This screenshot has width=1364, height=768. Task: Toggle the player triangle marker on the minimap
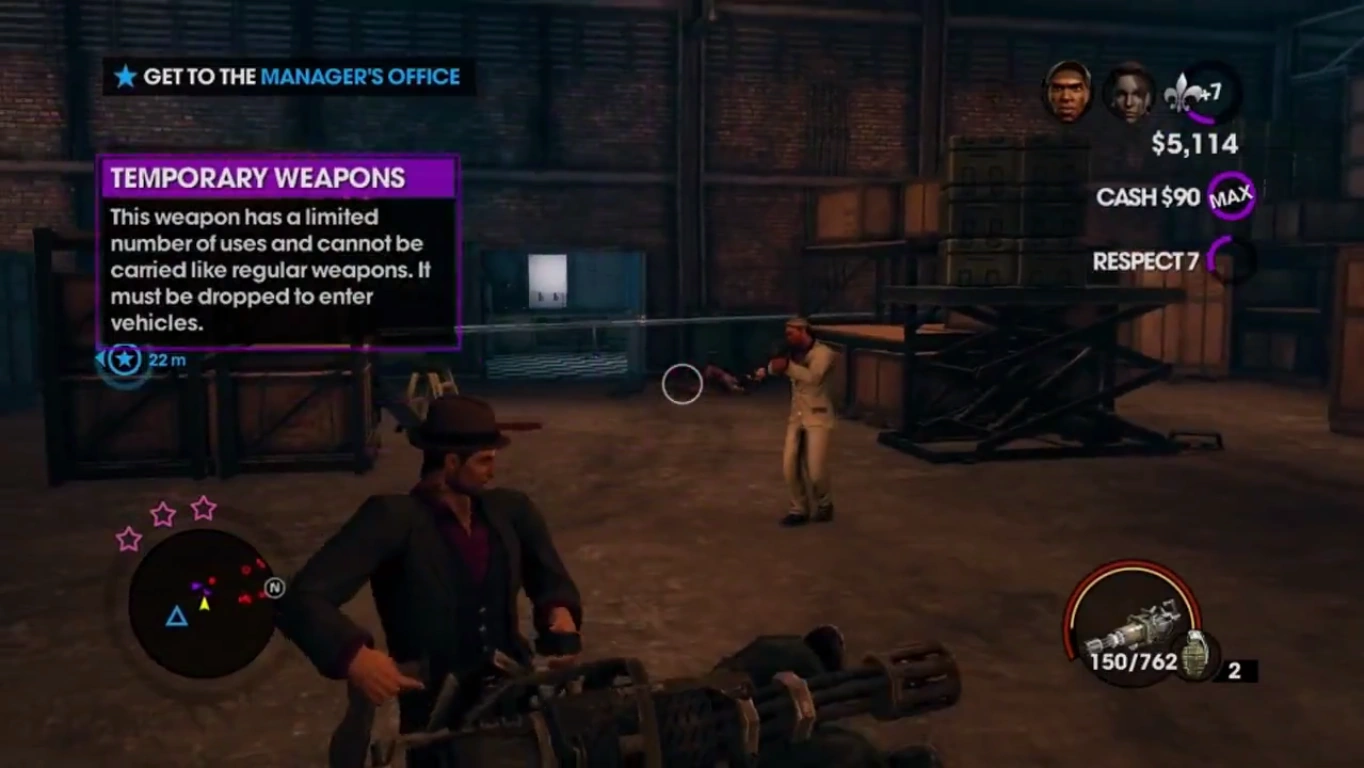tap(178, 617)
